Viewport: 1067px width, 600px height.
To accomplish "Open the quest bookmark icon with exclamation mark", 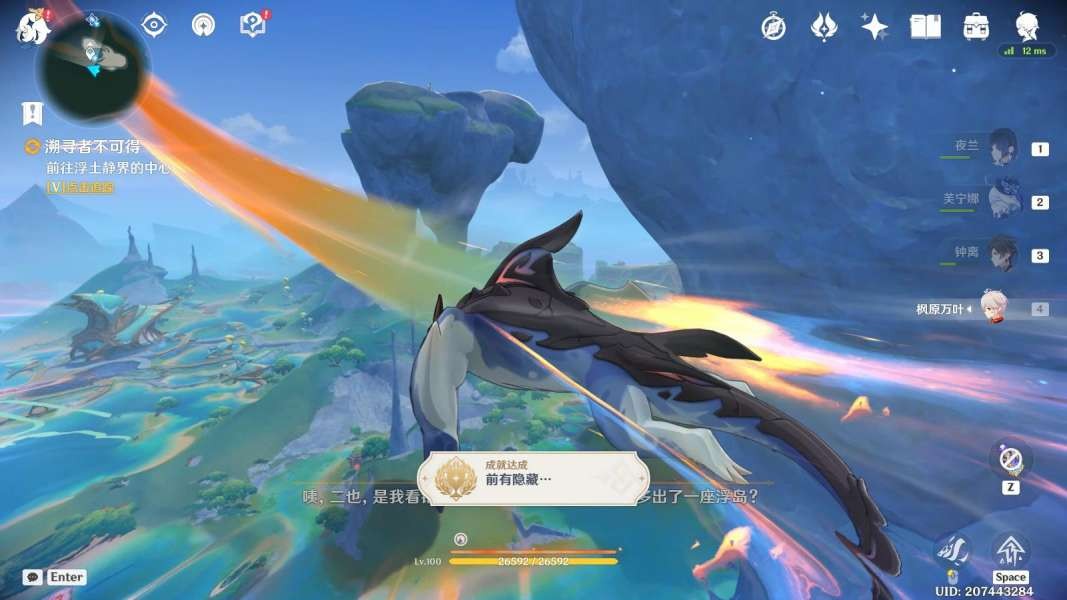I will pyautogui.click(x=33, y=113).
